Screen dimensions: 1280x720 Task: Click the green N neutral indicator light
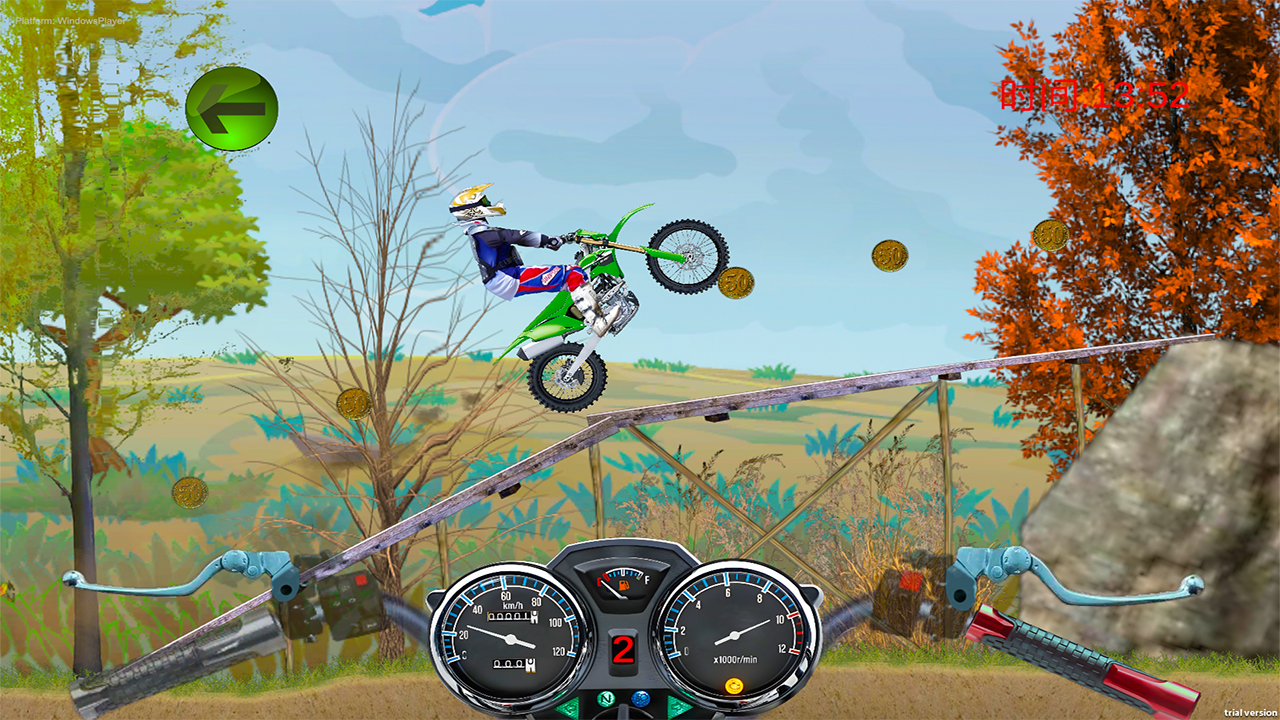pyautogui.click(x=606, y=699)
